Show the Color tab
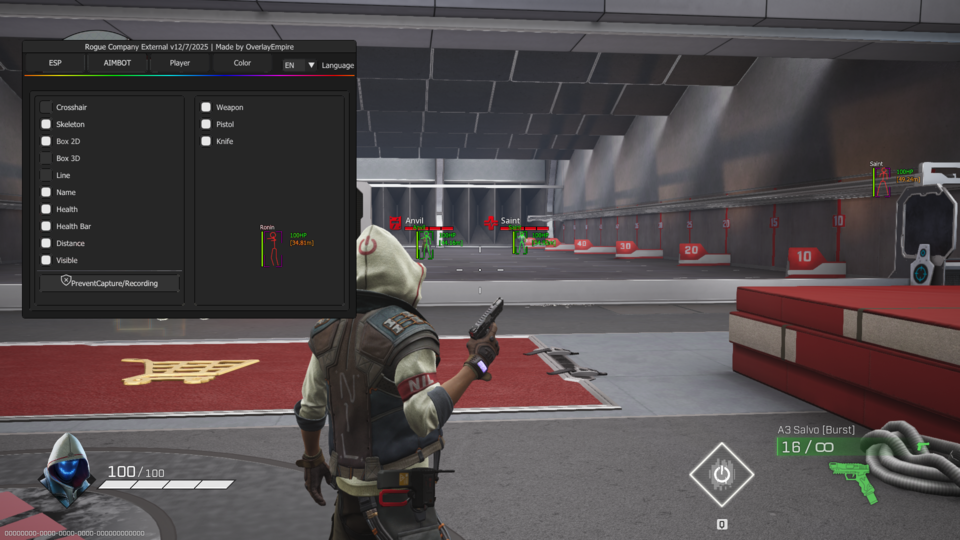This screenshot has height=540, width=960. (x=242, y=63)
